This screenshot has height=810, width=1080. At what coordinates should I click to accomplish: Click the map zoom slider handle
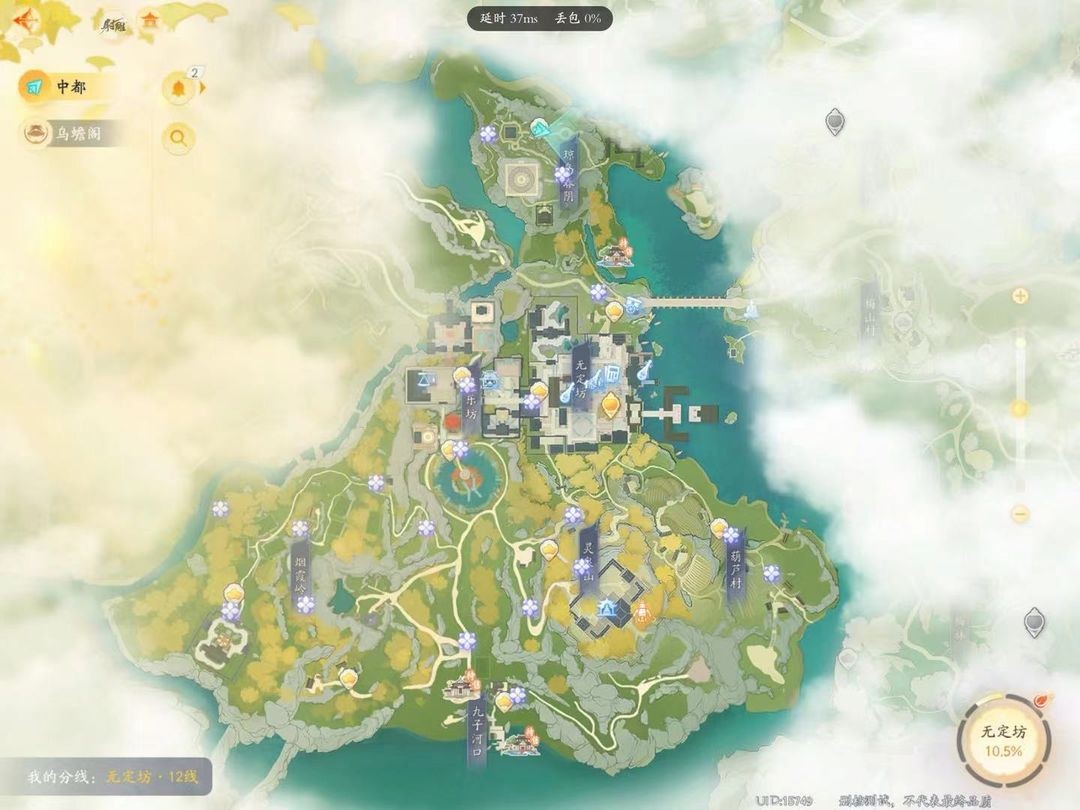coord(1019,408)
